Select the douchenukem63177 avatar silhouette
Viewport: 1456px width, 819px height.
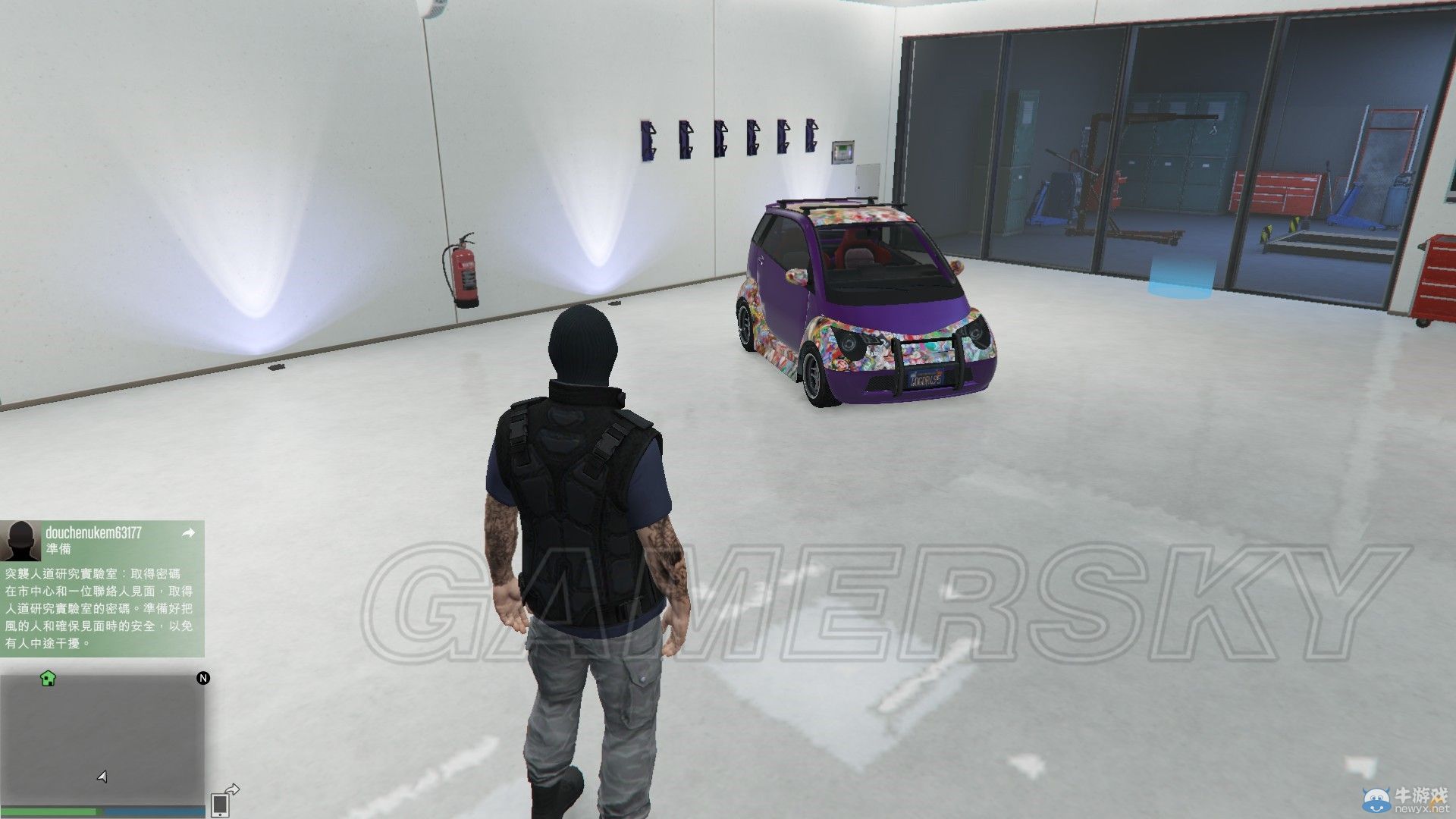point(23,540)
